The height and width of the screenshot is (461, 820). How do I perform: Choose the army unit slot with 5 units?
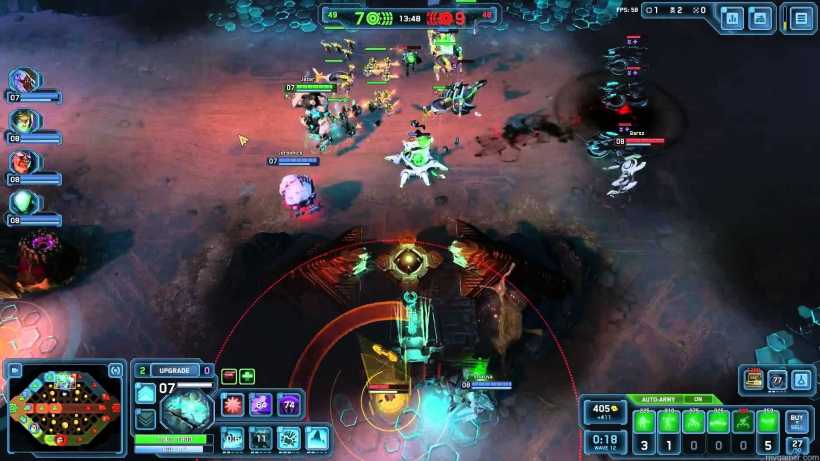[767, 421]
